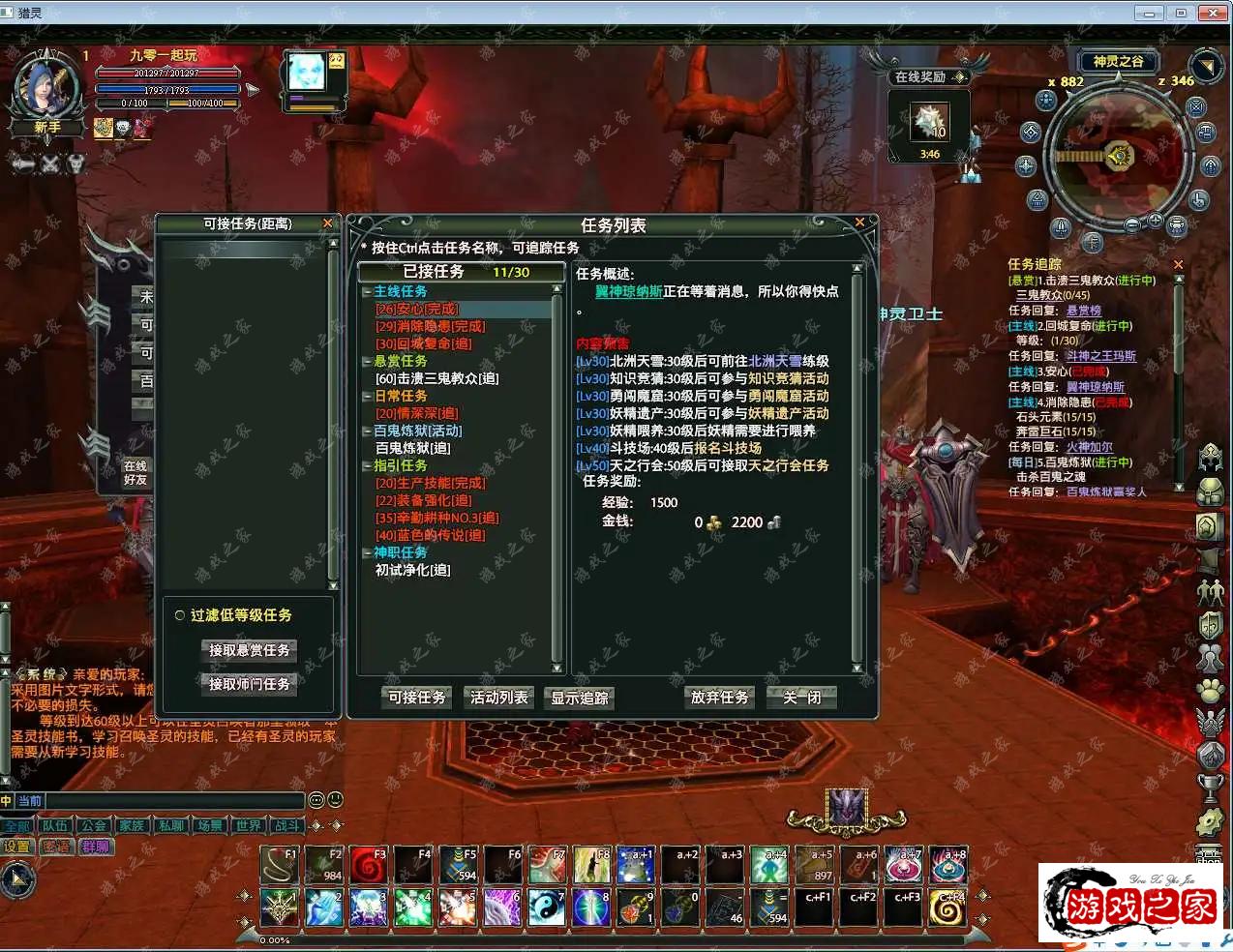The height and width of the screenshot is (952, 1233).
Task: Toggle the 过滤低等级任务 filter option
Action: (180, 615)
